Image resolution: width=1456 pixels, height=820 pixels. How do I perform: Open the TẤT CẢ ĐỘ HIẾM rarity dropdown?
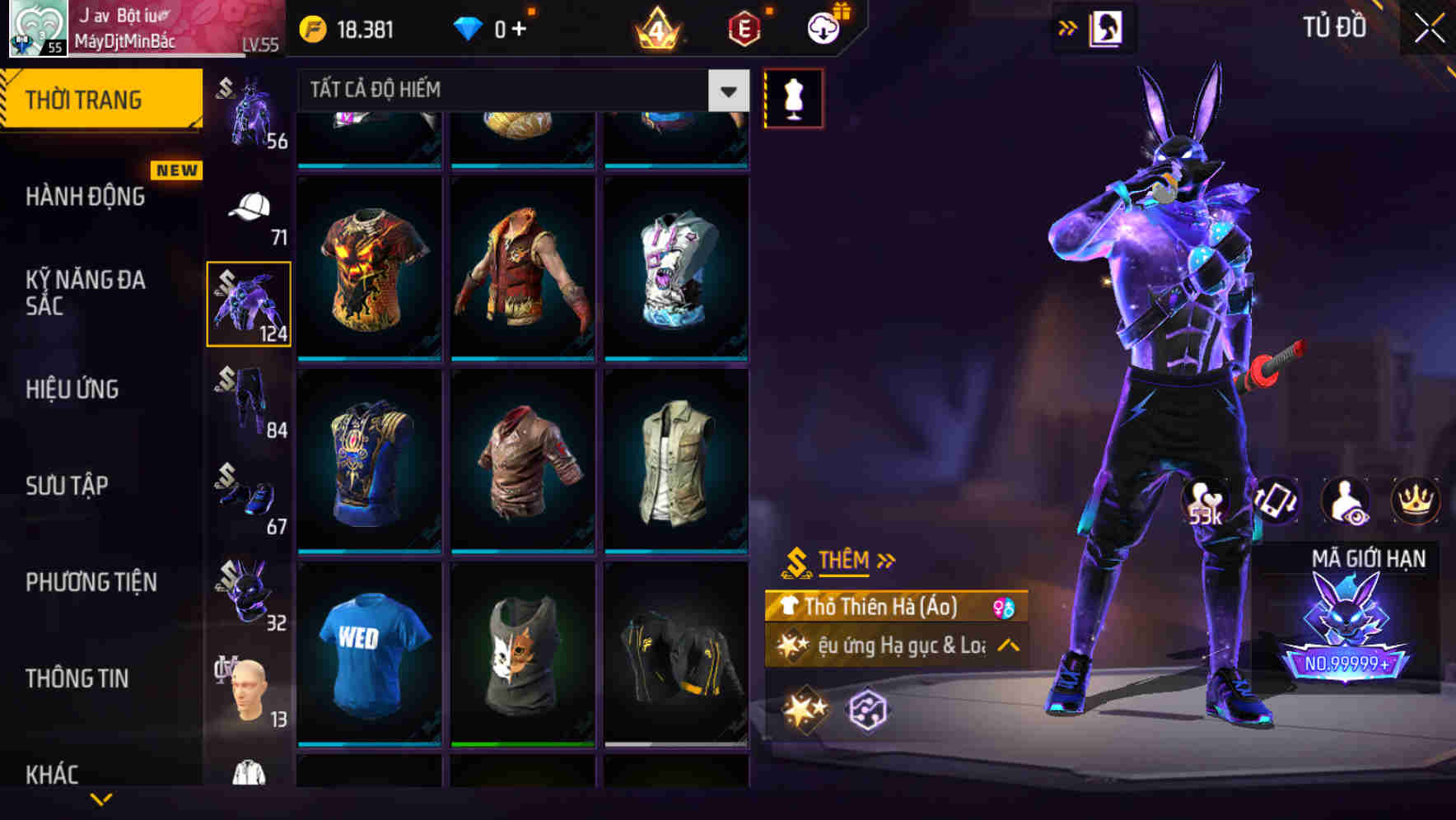[x=519, y=90]
